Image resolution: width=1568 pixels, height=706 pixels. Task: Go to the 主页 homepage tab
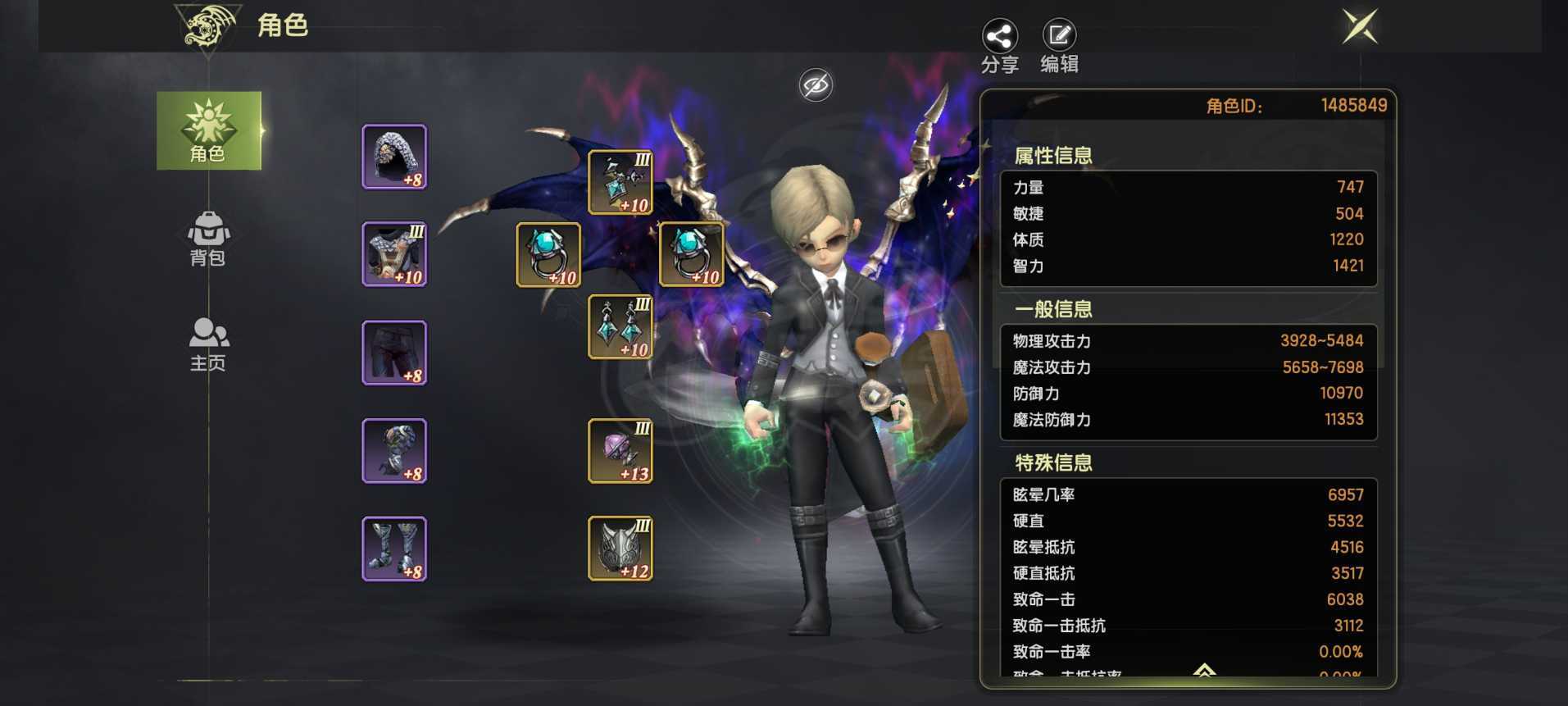[x=208, y=344]
